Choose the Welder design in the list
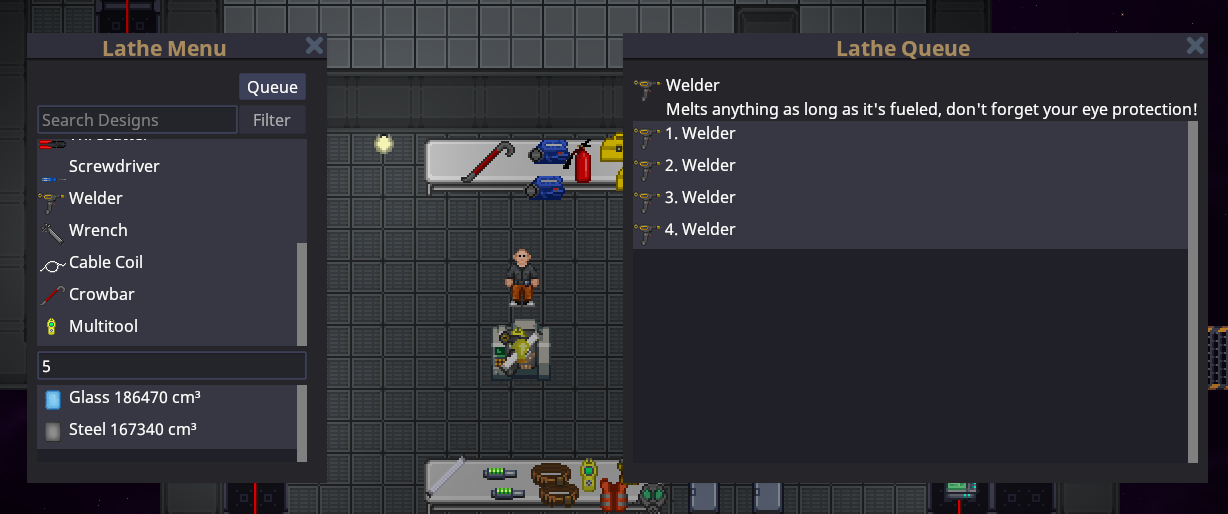The width and height of the screenshot is (1228, 514). (96, 198)
